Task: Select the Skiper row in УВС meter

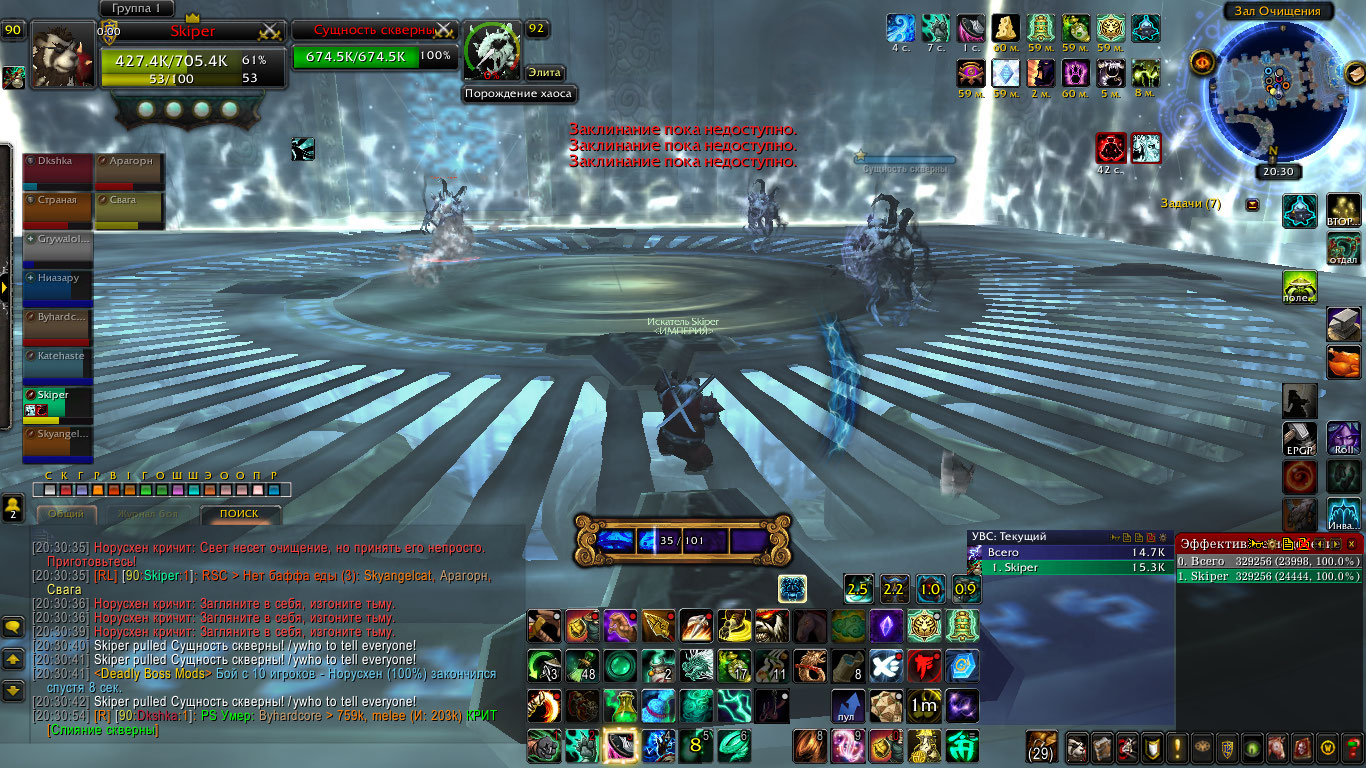Action: tap(1070, 568)
